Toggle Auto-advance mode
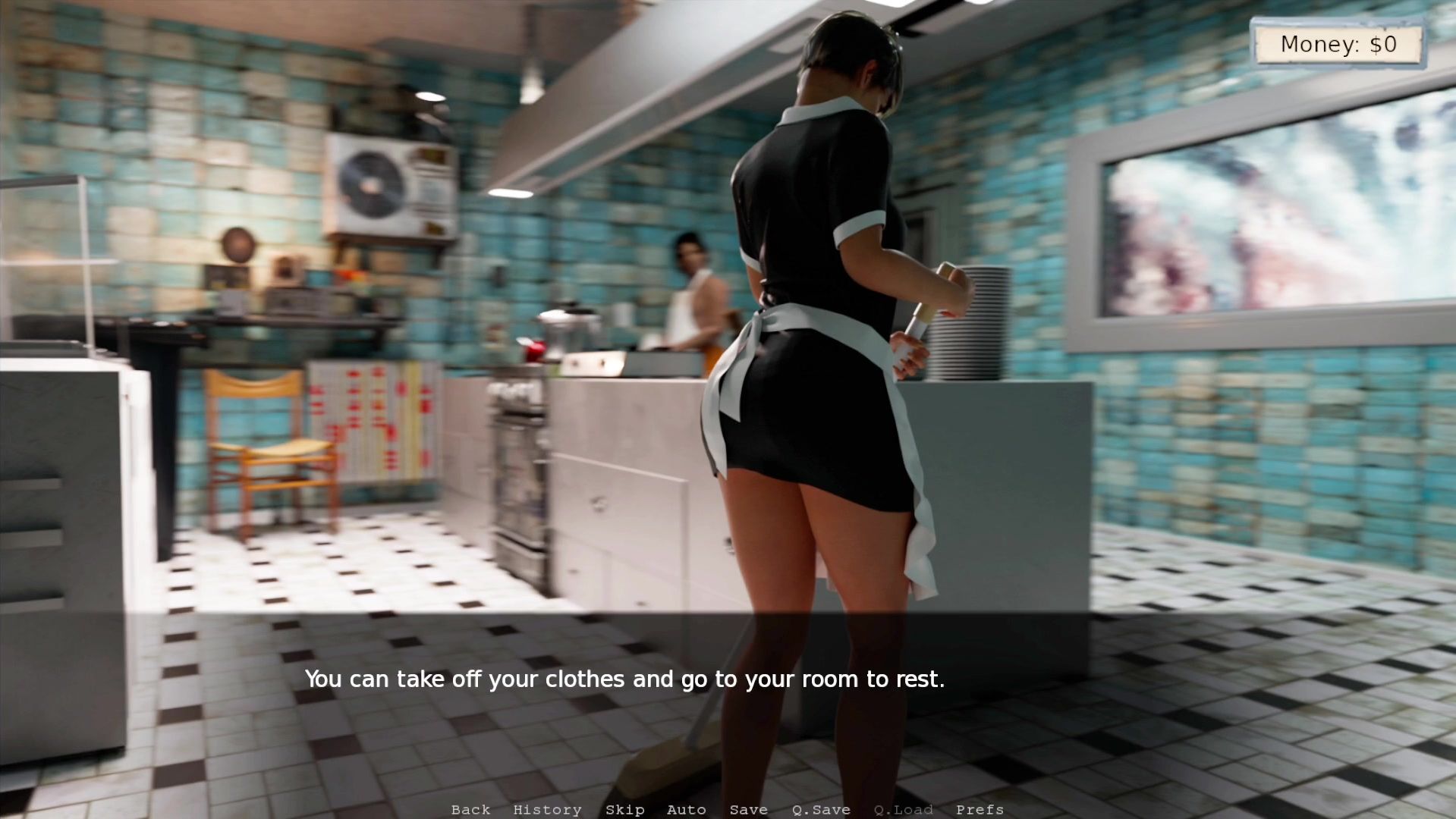The height and width of the screenshot is (819, 1456). coord(686,810)
